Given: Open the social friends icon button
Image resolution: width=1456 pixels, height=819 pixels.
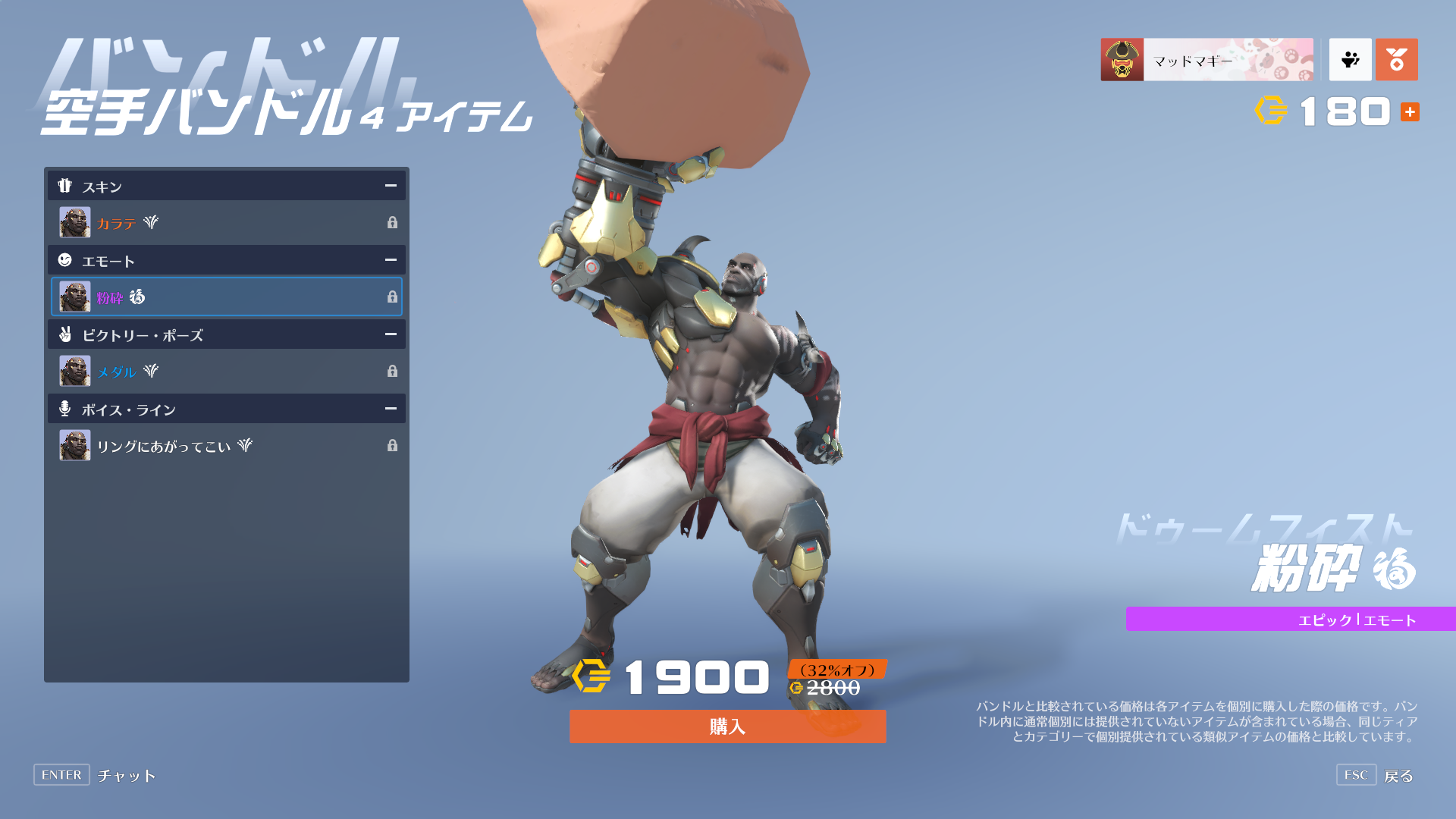Looking at the screenshot, I should (x=1350, y=60).
